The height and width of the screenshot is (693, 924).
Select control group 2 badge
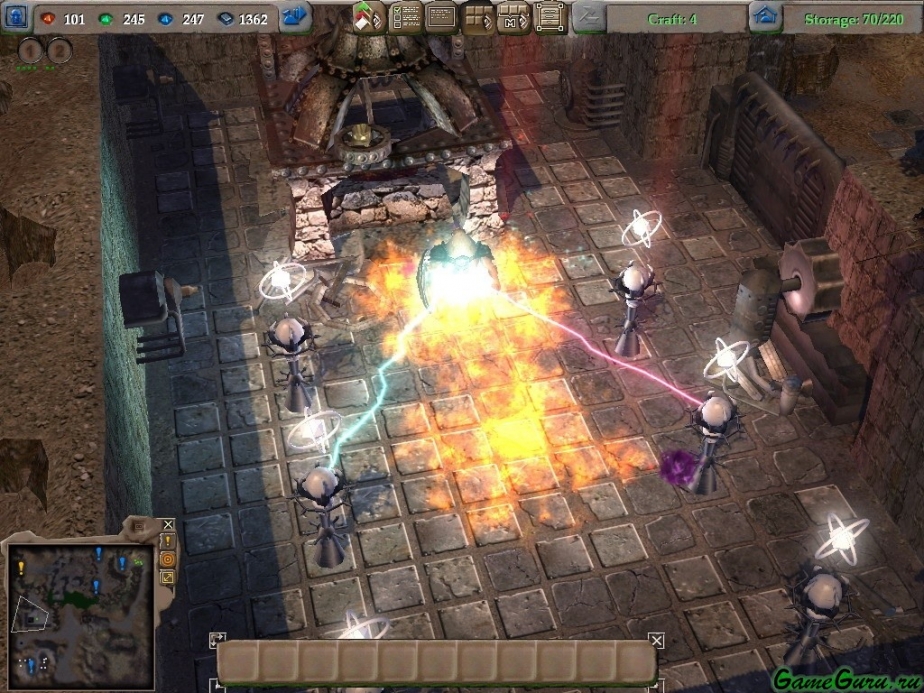pyautogui.click(x=59, y=50)
